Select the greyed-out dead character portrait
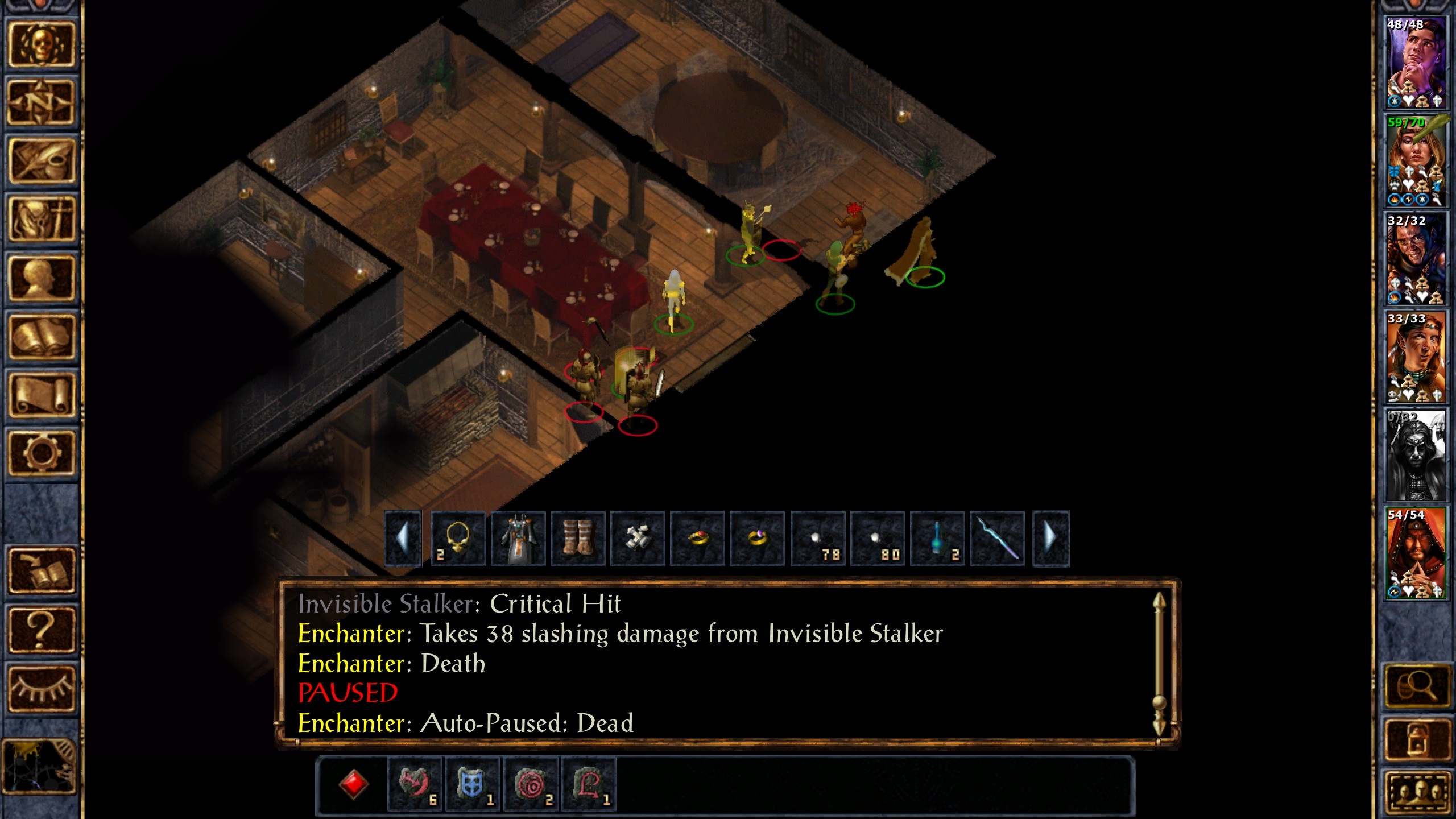Viewport: 1456px width, 819px height. (x=1415, y=455)
